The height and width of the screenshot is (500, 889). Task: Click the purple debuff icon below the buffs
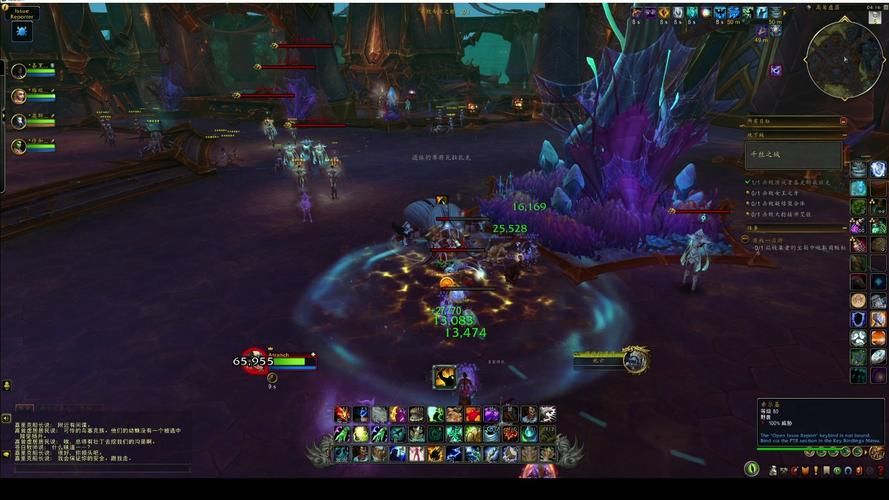[776, 70]
